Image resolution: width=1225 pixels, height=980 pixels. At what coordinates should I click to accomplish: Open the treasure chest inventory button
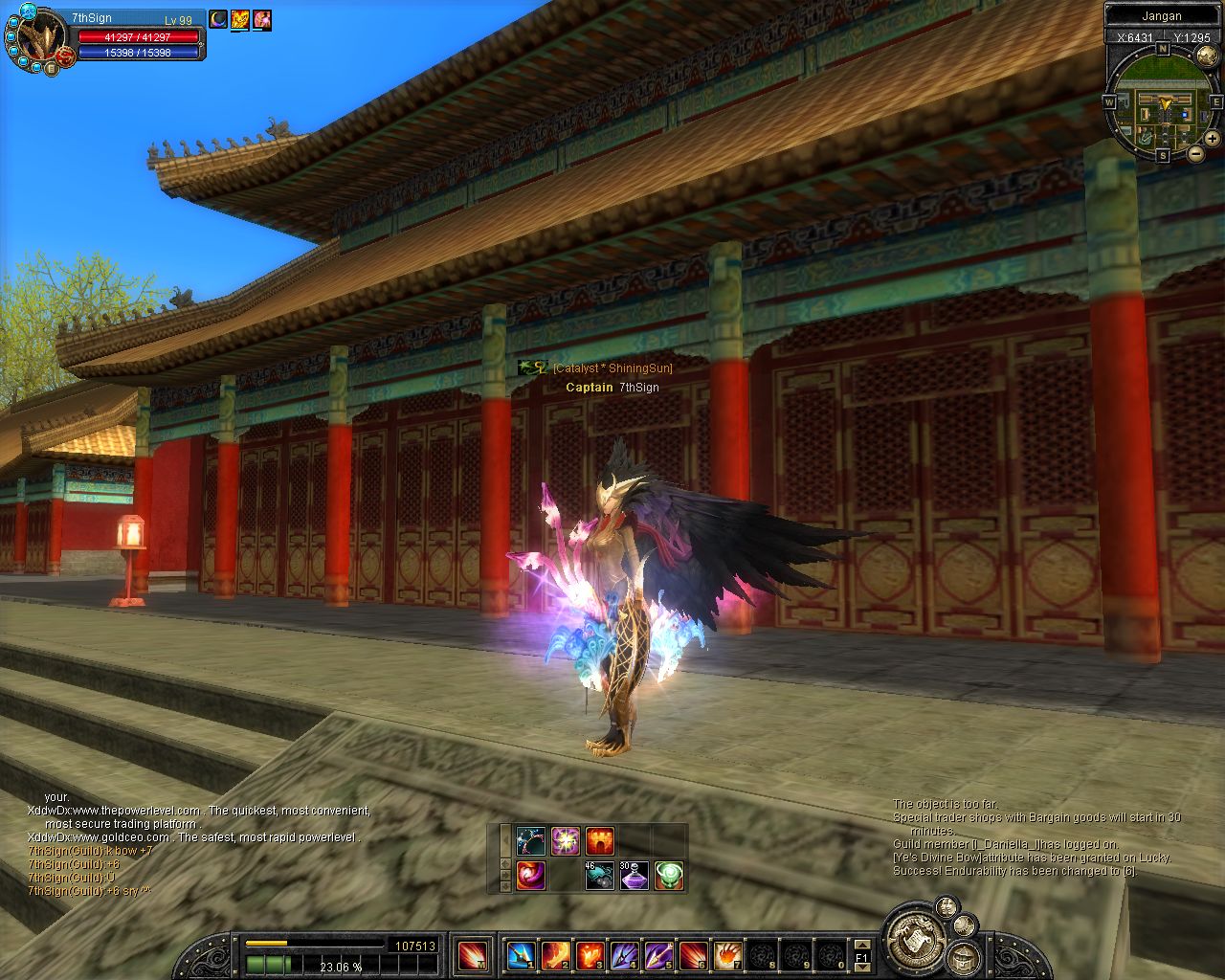[x=963, y=956]
